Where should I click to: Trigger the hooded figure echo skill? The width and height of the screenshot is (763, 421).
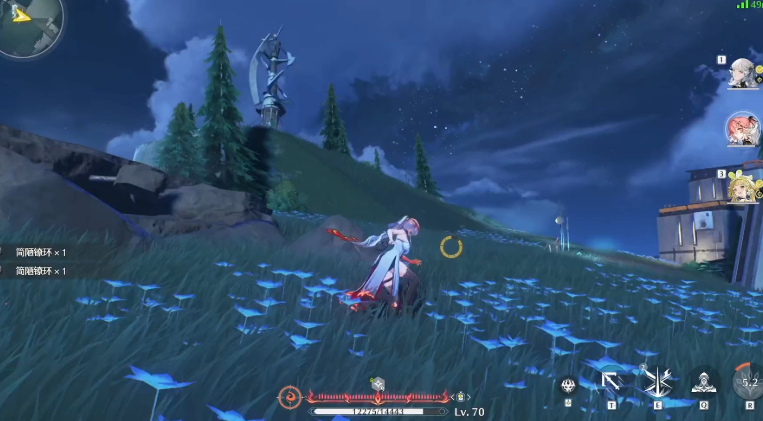pyautogui.click(x=704, y=382)
